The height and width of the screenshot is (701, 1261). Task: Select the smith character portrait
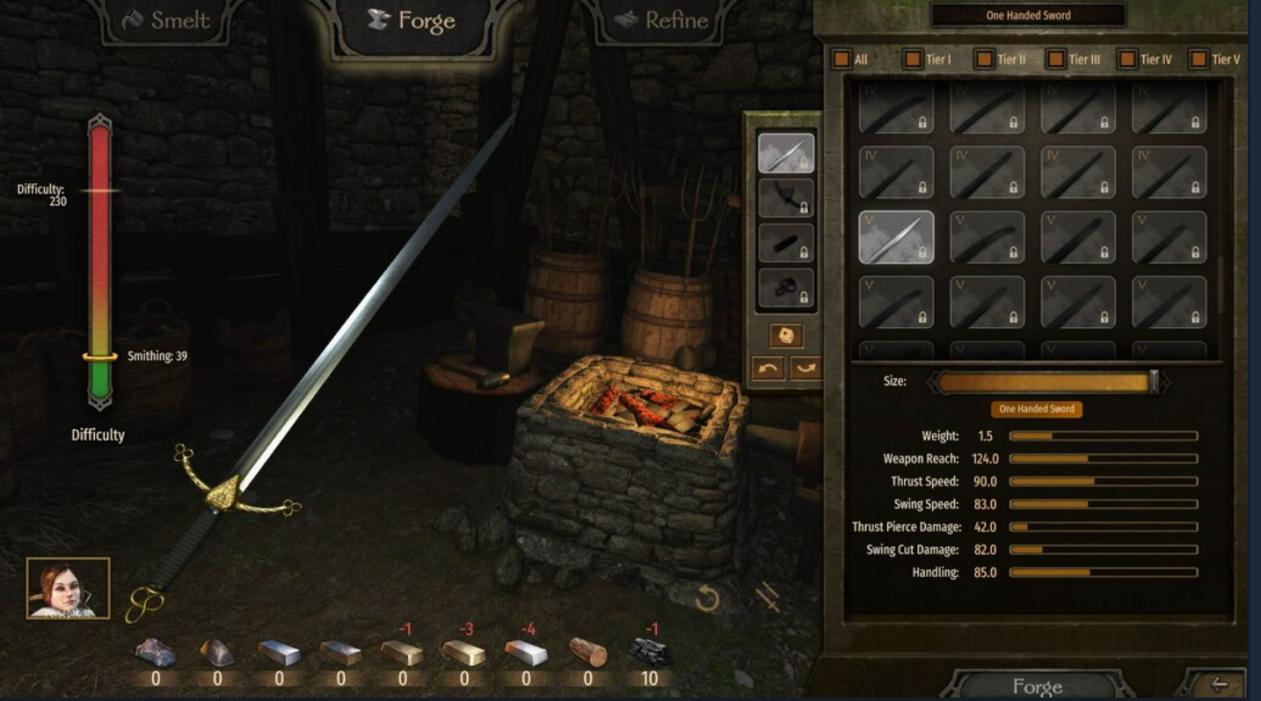[x=68, y=588]
